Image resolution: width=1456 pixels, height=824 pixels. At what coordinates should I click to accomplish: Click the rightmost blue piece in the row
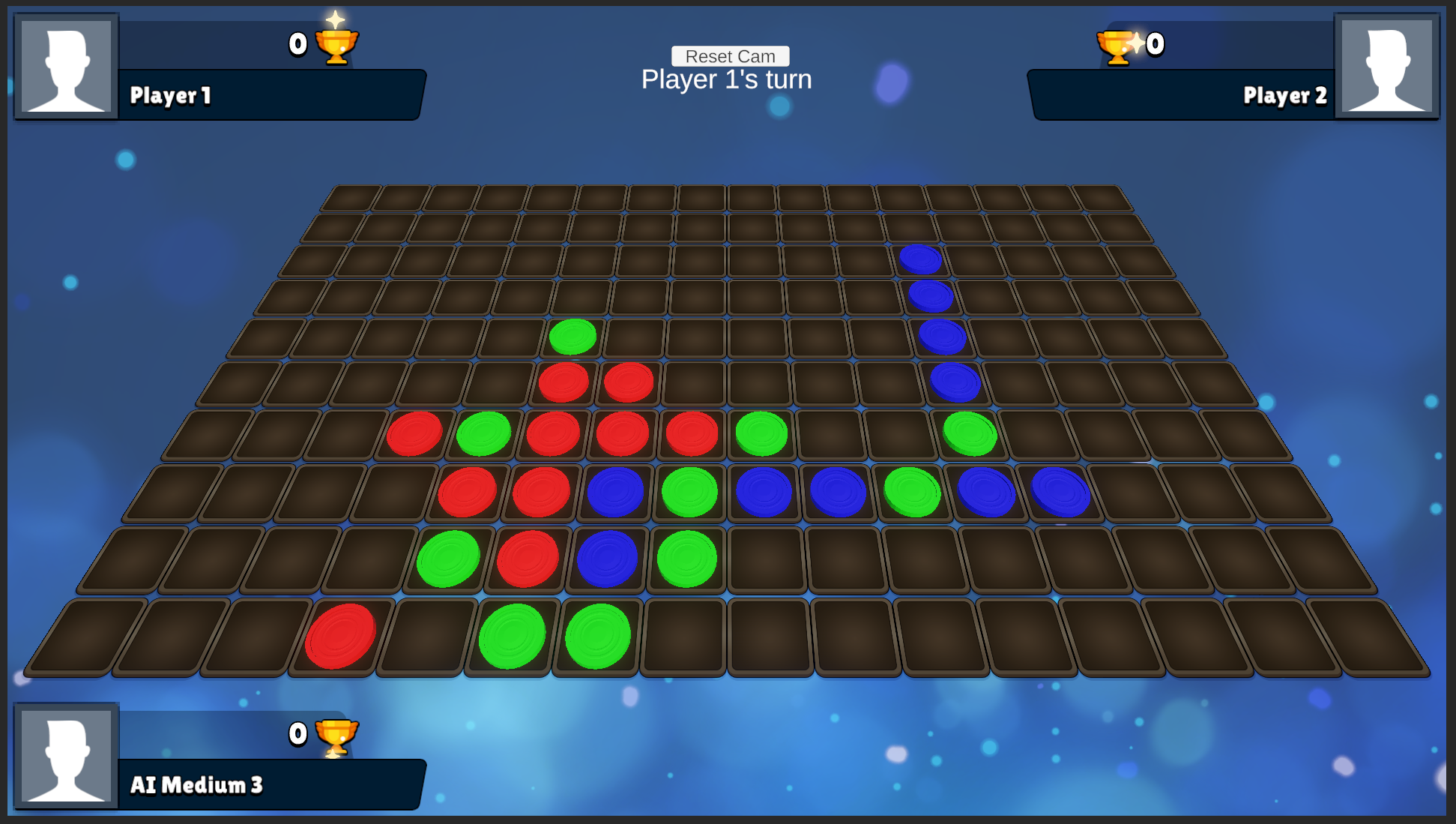[x=1061, y=491]
